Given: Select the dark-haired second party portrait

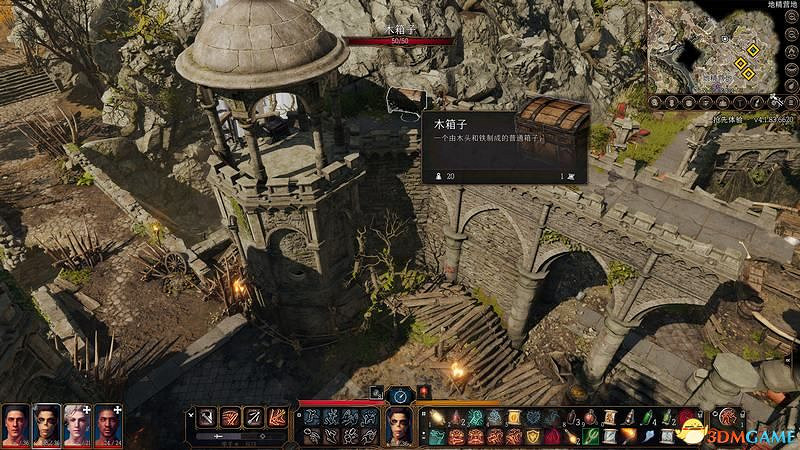Looking at the screenshot, I should 46,423.
